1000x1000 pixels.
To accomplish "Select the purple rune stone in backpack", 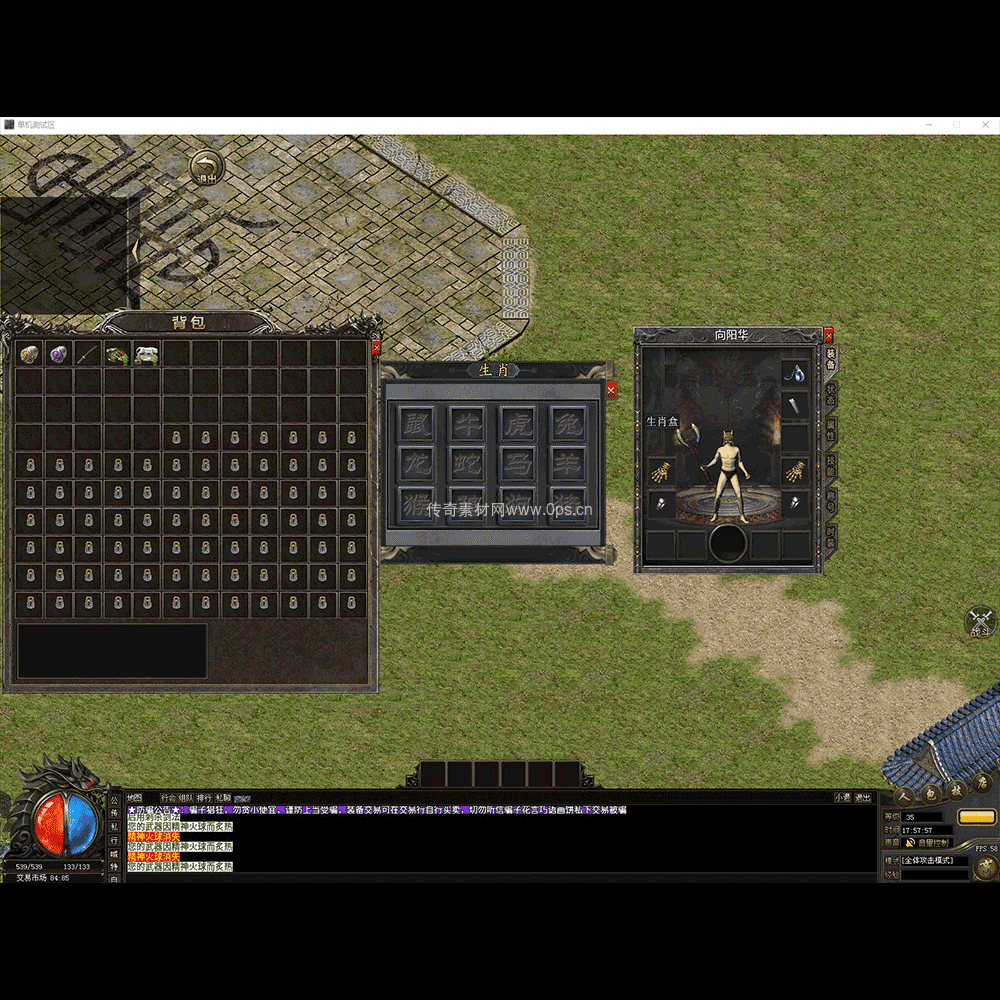I will point(59,354).
